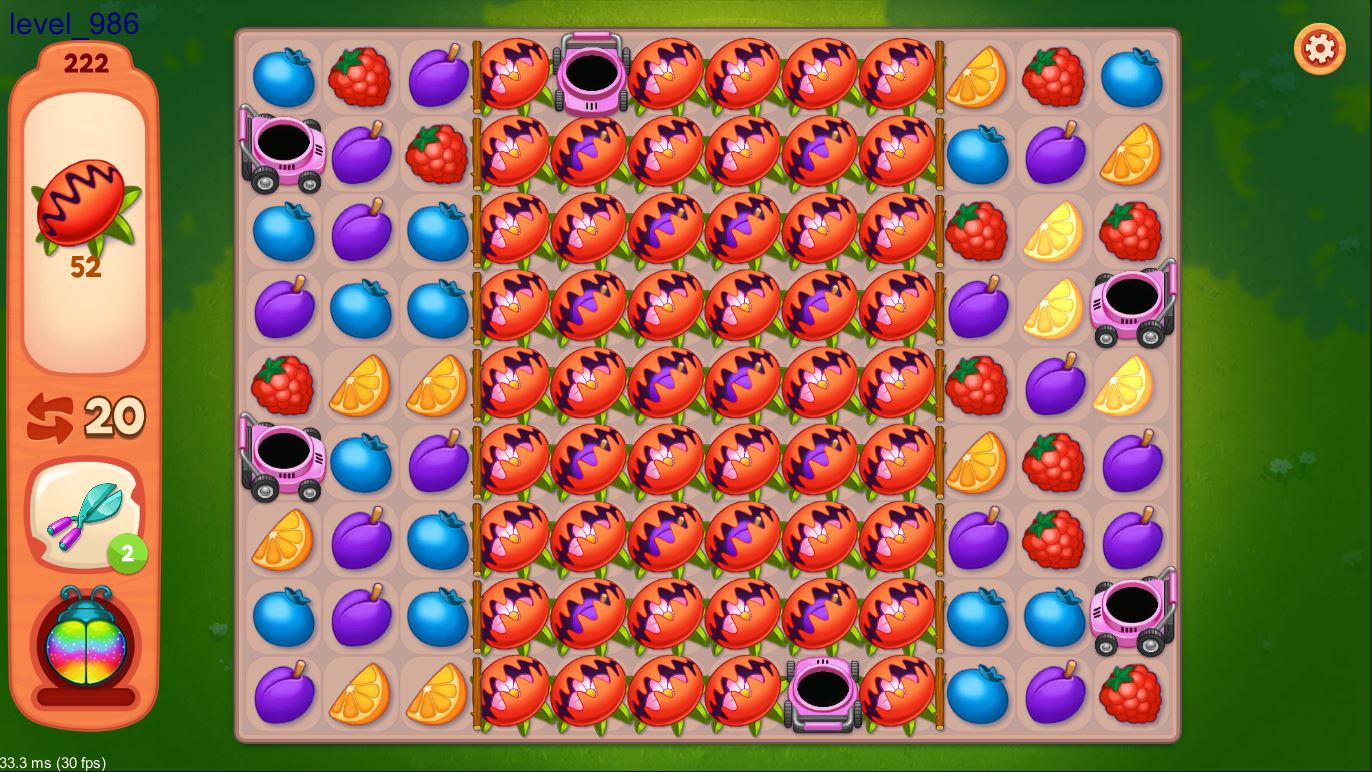Viewport: 1372px width, 772px height.
Task: Open the settings gear menu
Action: 1319,48
